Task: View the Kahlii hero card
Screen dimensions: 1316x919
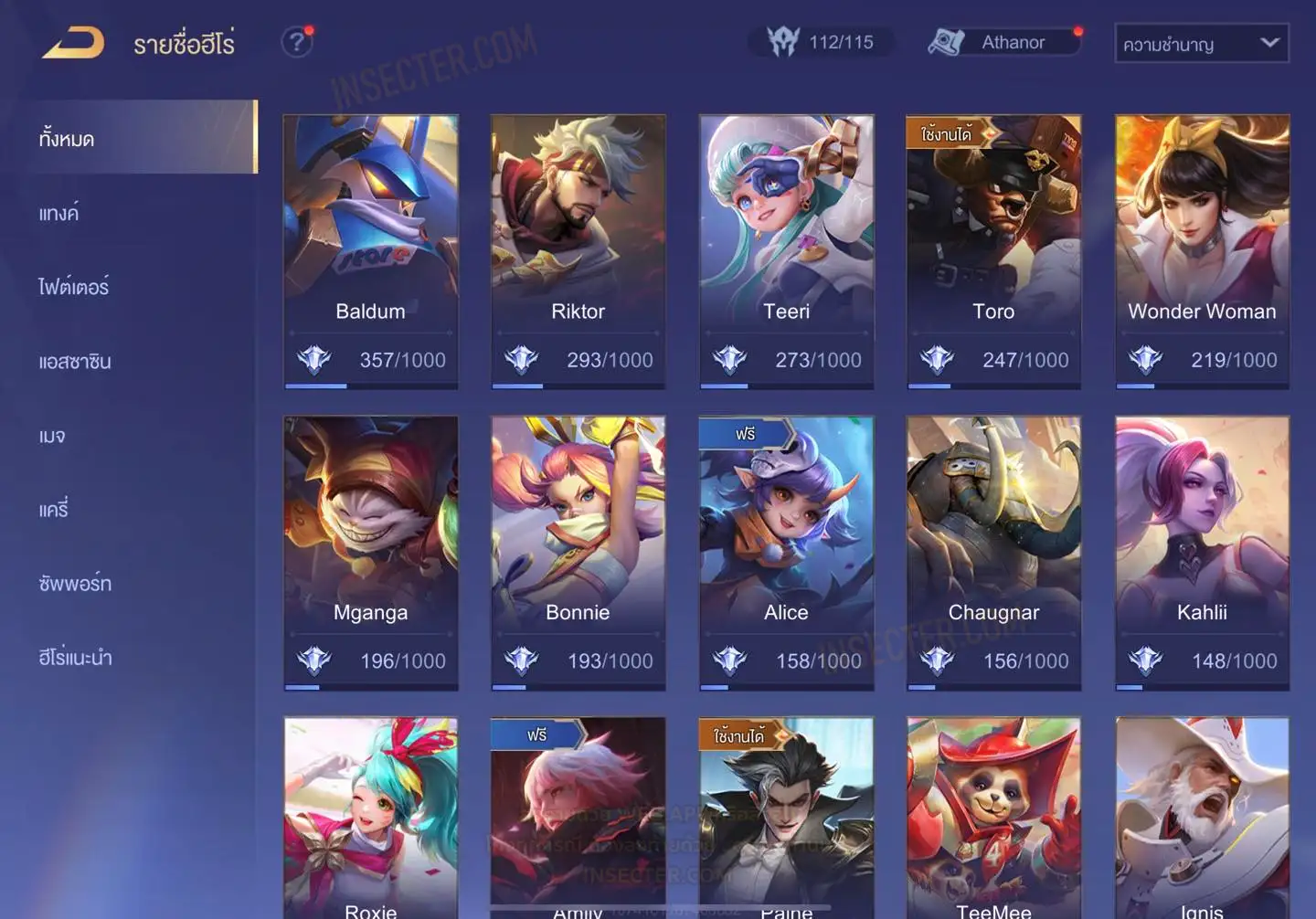Action: click(x=1202, y=553)
